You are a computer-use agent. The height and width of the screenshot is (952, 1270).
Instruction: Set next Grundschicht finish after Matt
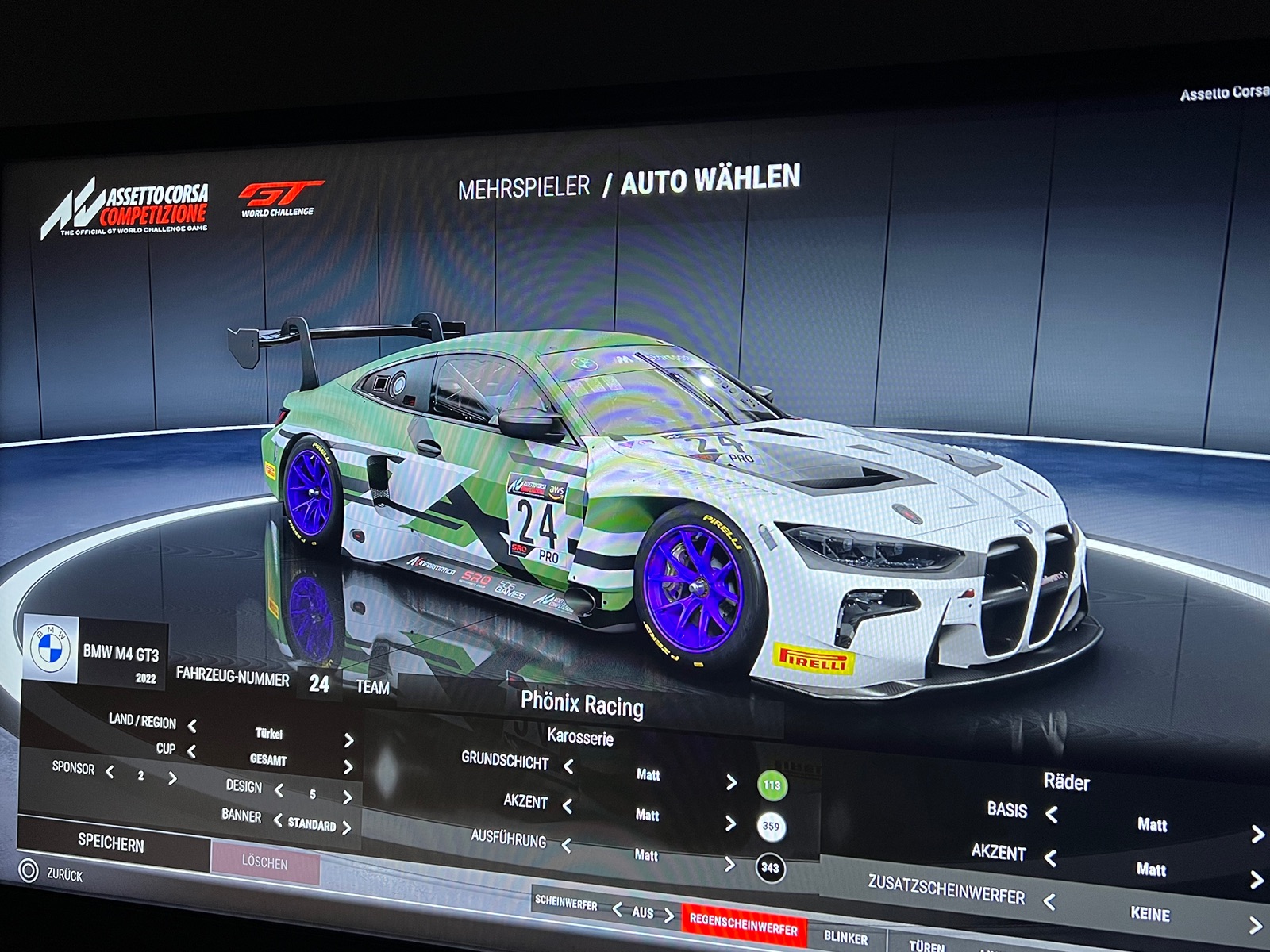pyautogui.click(x=731, y=782)
